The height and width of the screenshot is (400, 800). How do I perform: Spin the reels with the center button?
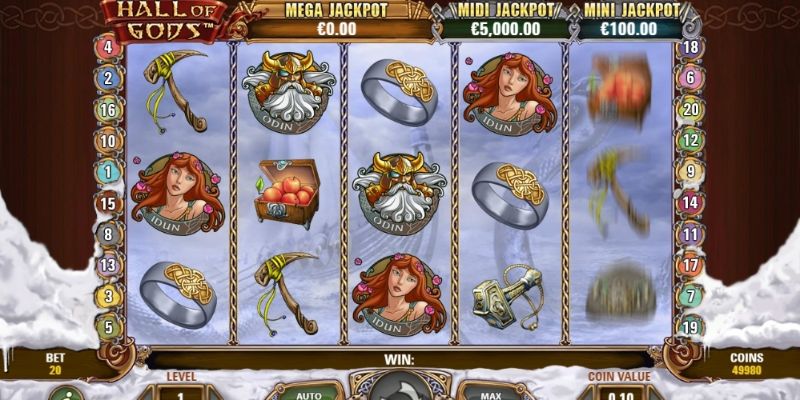400,390
